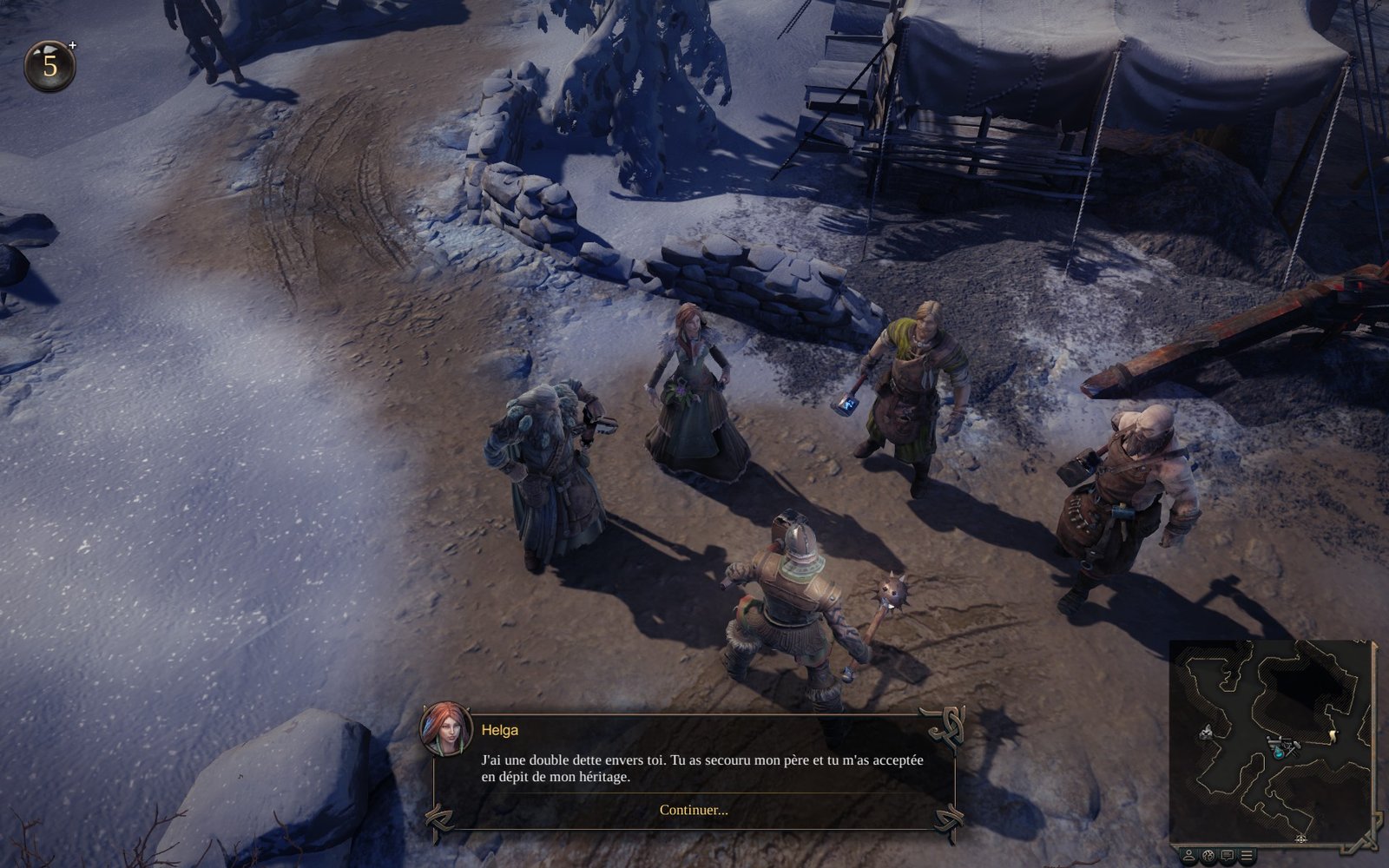Open the three-line menu button under the minimap
1389x868 pixels.
[x=1247, y=855]
